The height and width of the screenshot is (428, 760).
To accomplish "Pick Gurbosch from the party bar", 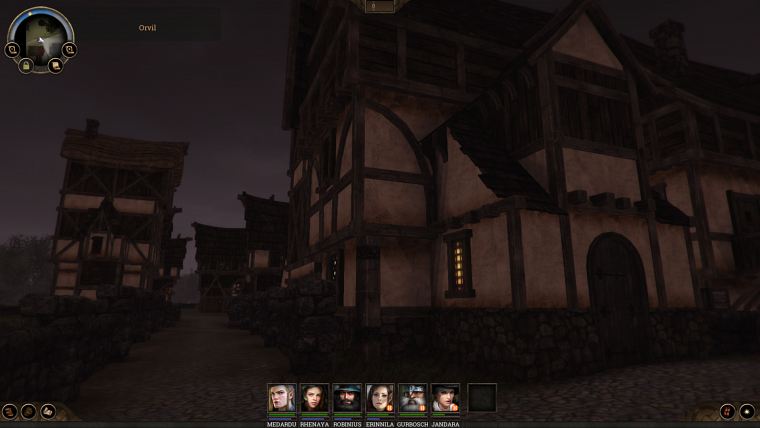I will 412,398.
